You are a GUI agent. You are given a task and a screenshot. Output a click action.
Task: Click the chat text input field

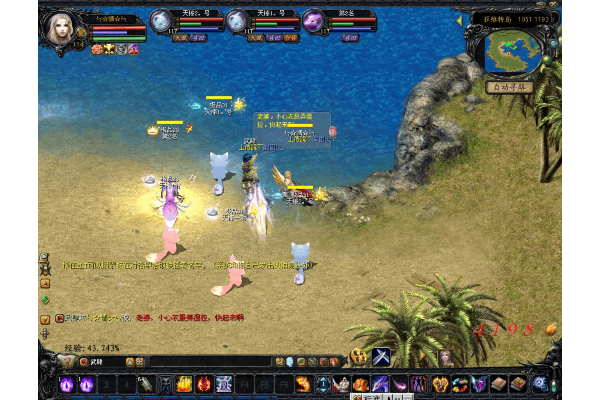pyautogui.click(x=180, y=361)
